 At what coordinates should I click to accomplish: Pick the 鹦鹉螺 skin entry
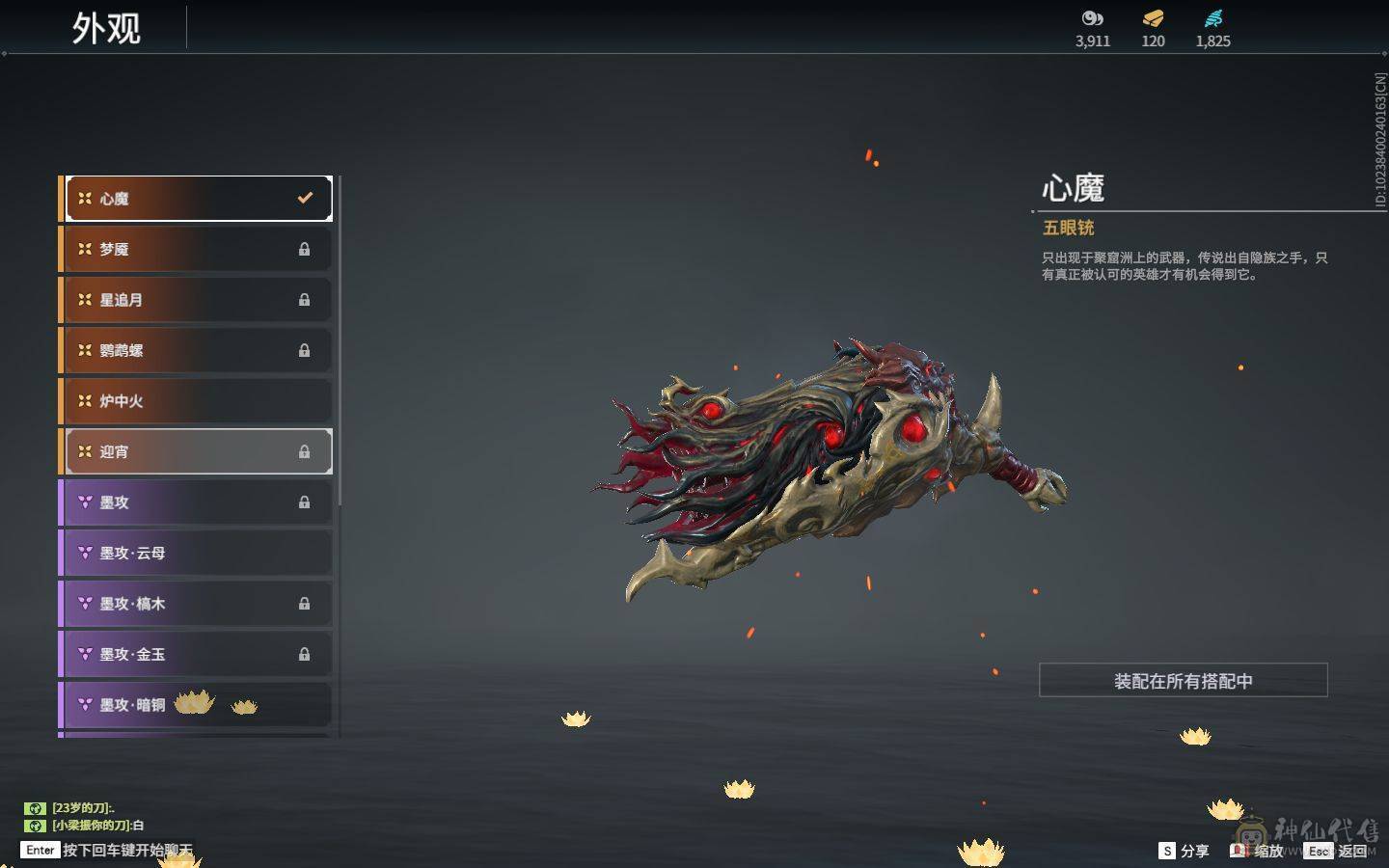tap(198, 350)
